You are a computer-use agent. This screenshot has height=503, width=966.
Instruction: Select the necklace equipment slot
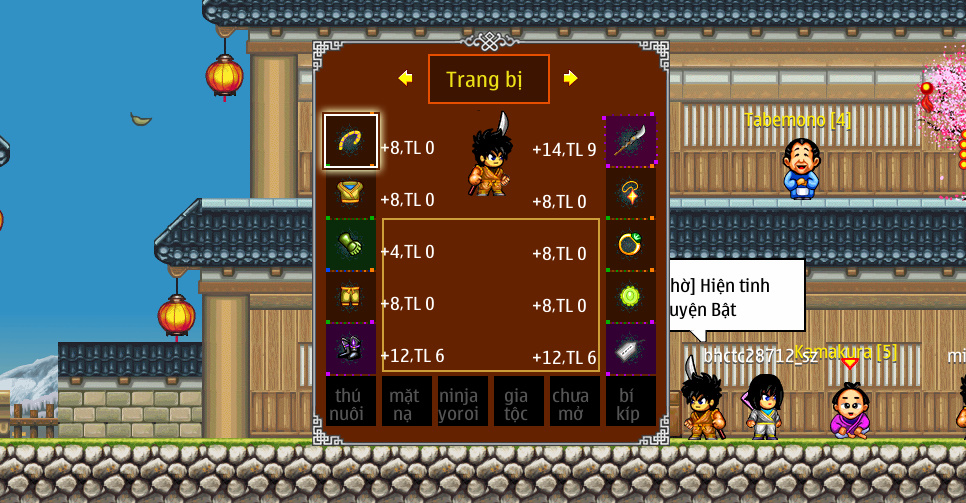click(631, 193)
